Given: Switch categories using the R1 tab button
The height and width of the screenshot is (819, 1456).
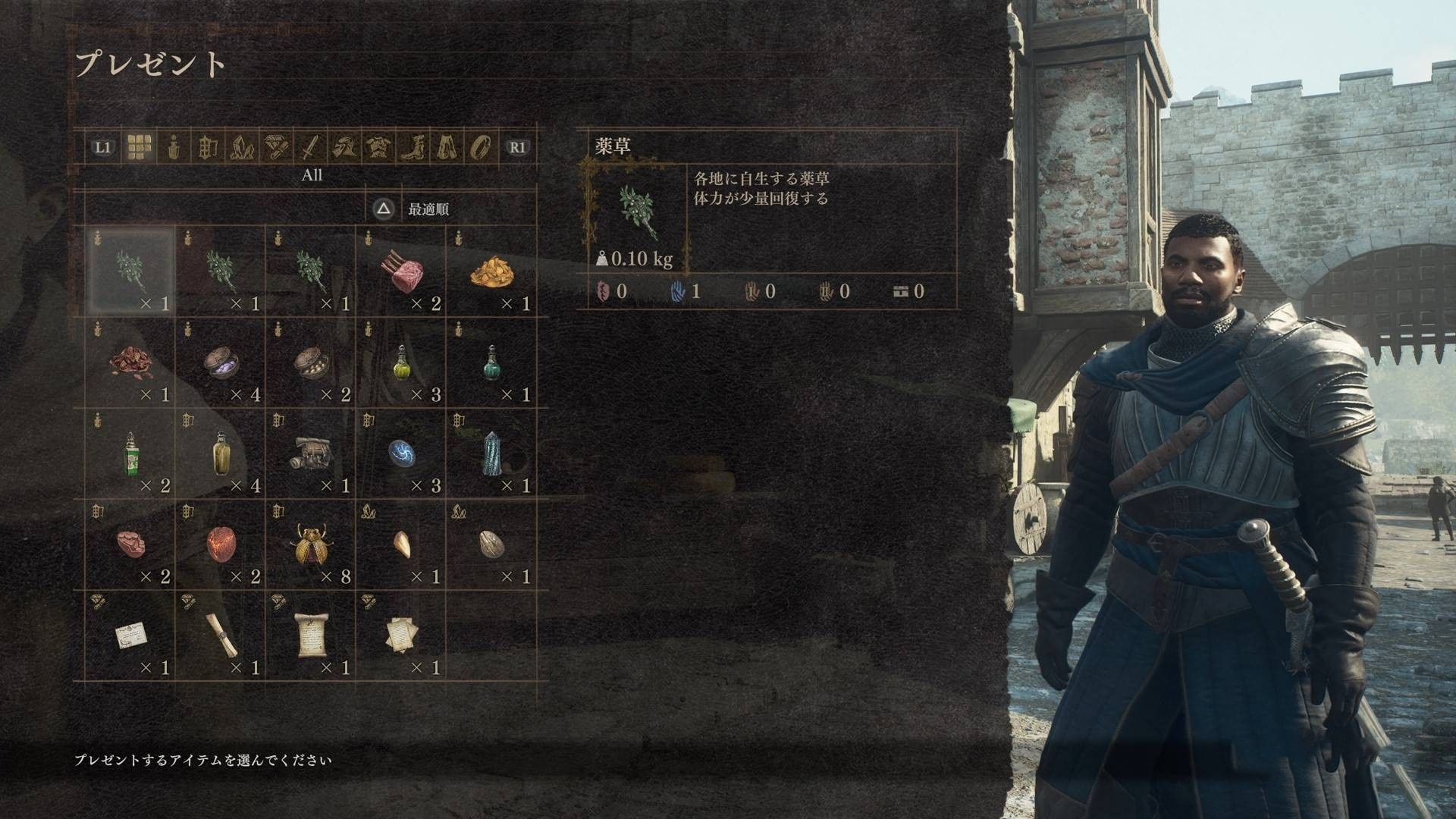Looking at the screenshot, I should (516, 148).
